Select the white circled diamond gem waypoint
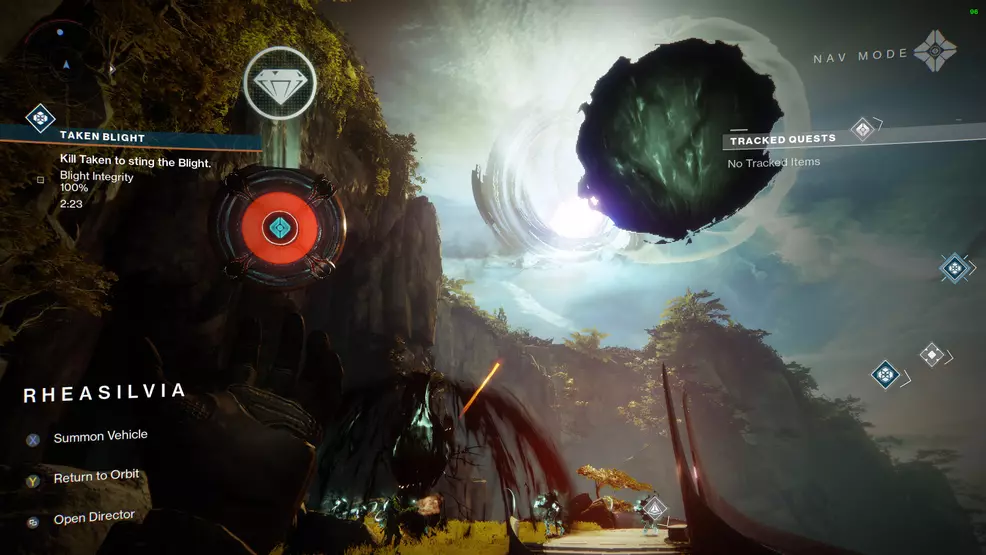Screen dimensions: 986x555 tap(280, 83)
